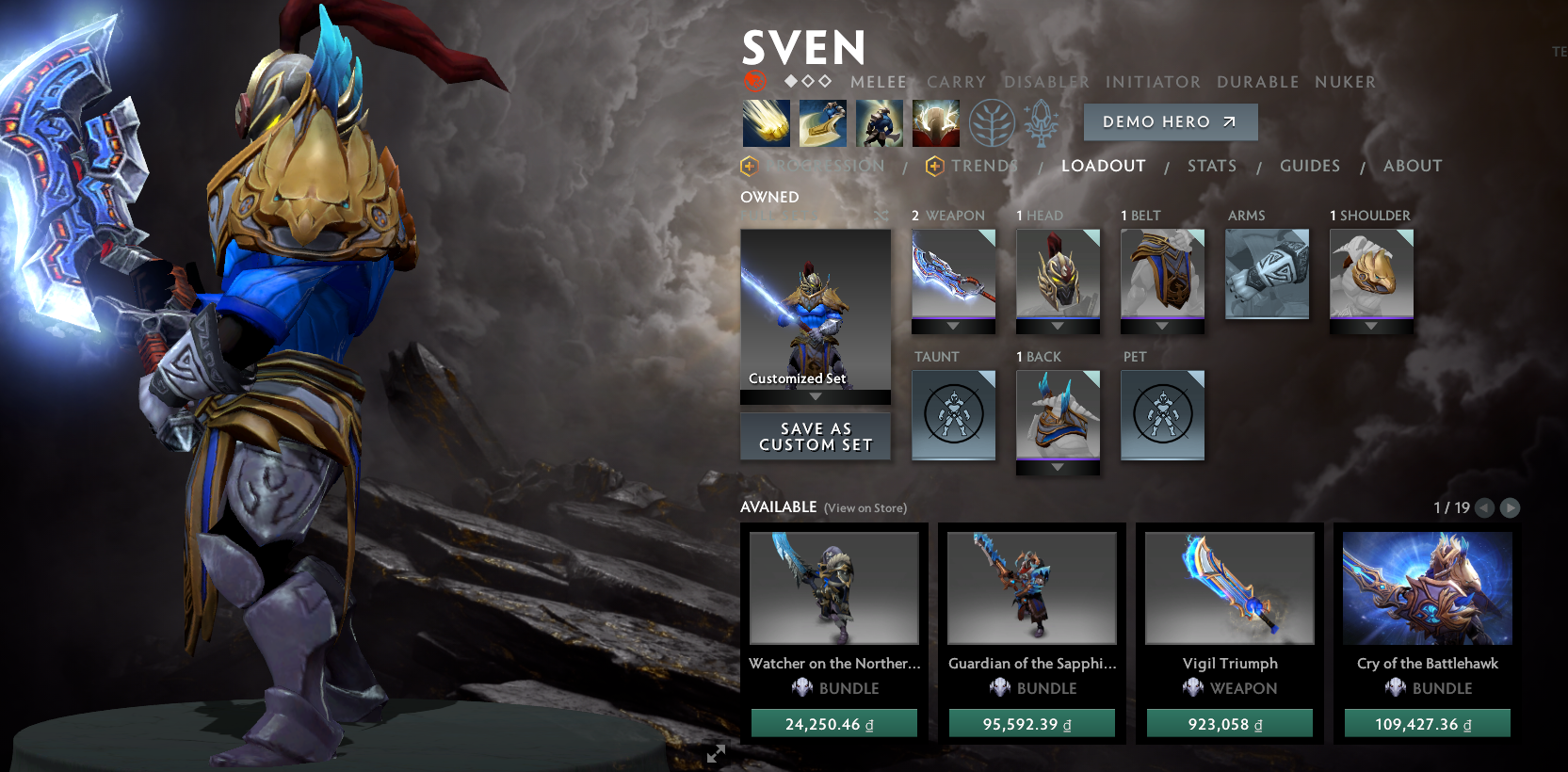
Task: Select the Trends tab
Action: [983, 166]
